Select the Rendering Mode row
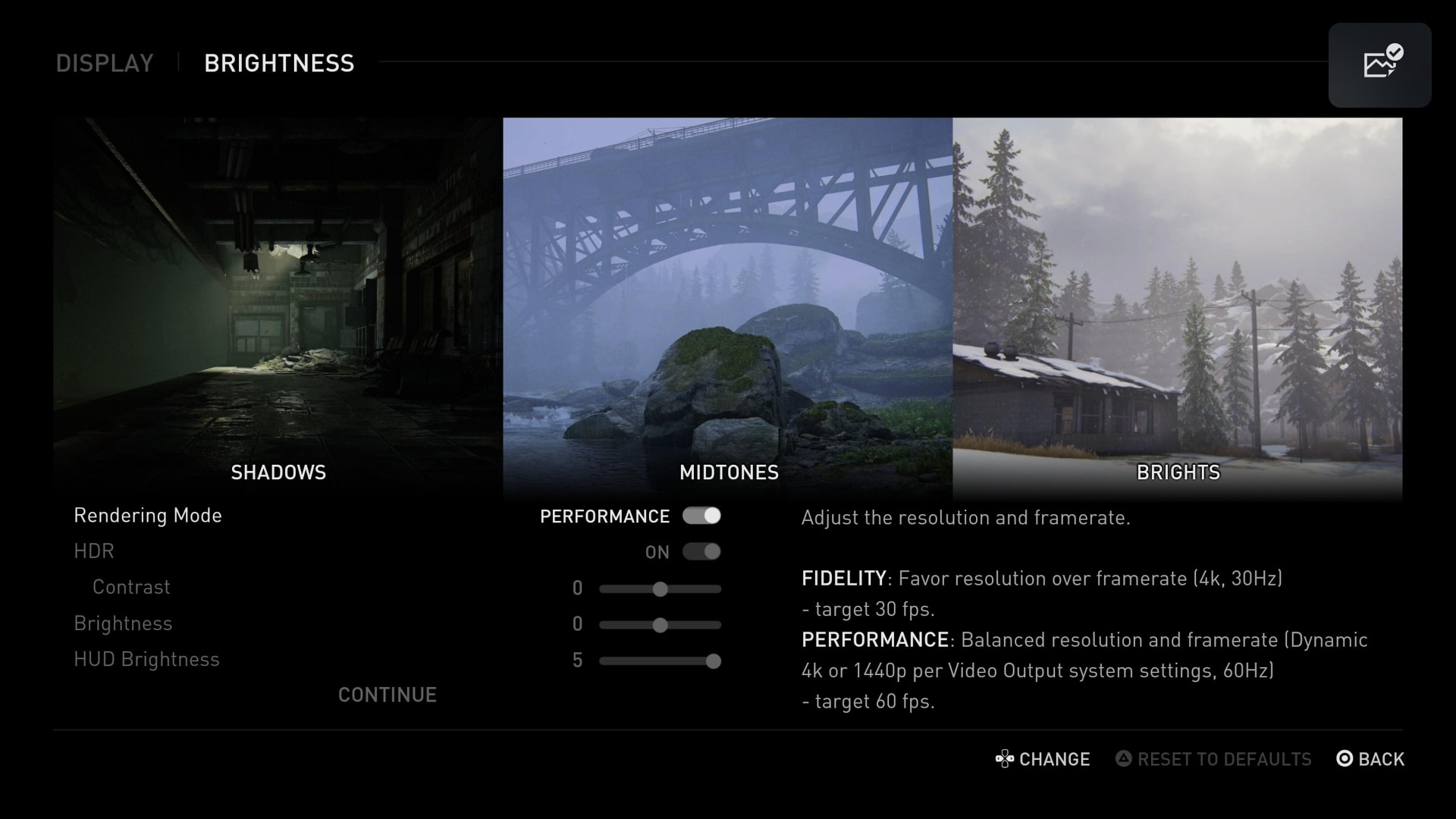The image size is (1456, 819). point(148,516)
